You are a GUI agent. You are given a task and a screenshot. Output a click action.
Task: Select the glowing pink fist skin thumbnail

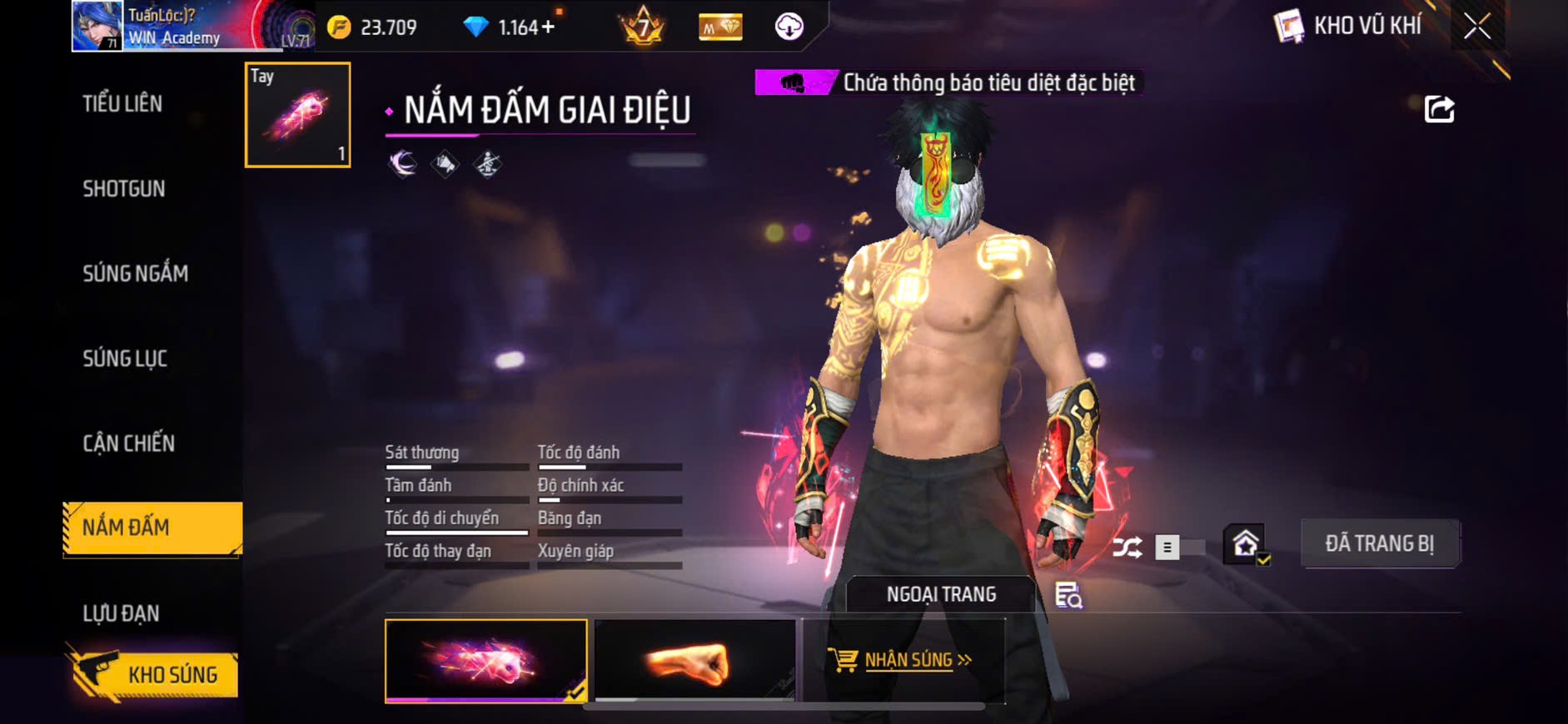point(485,661)
